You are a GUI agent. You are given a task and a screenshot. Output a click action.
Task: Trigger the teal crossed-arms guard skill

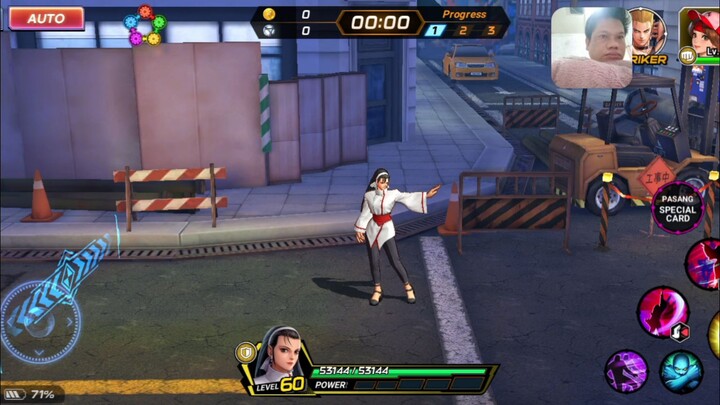681,370
